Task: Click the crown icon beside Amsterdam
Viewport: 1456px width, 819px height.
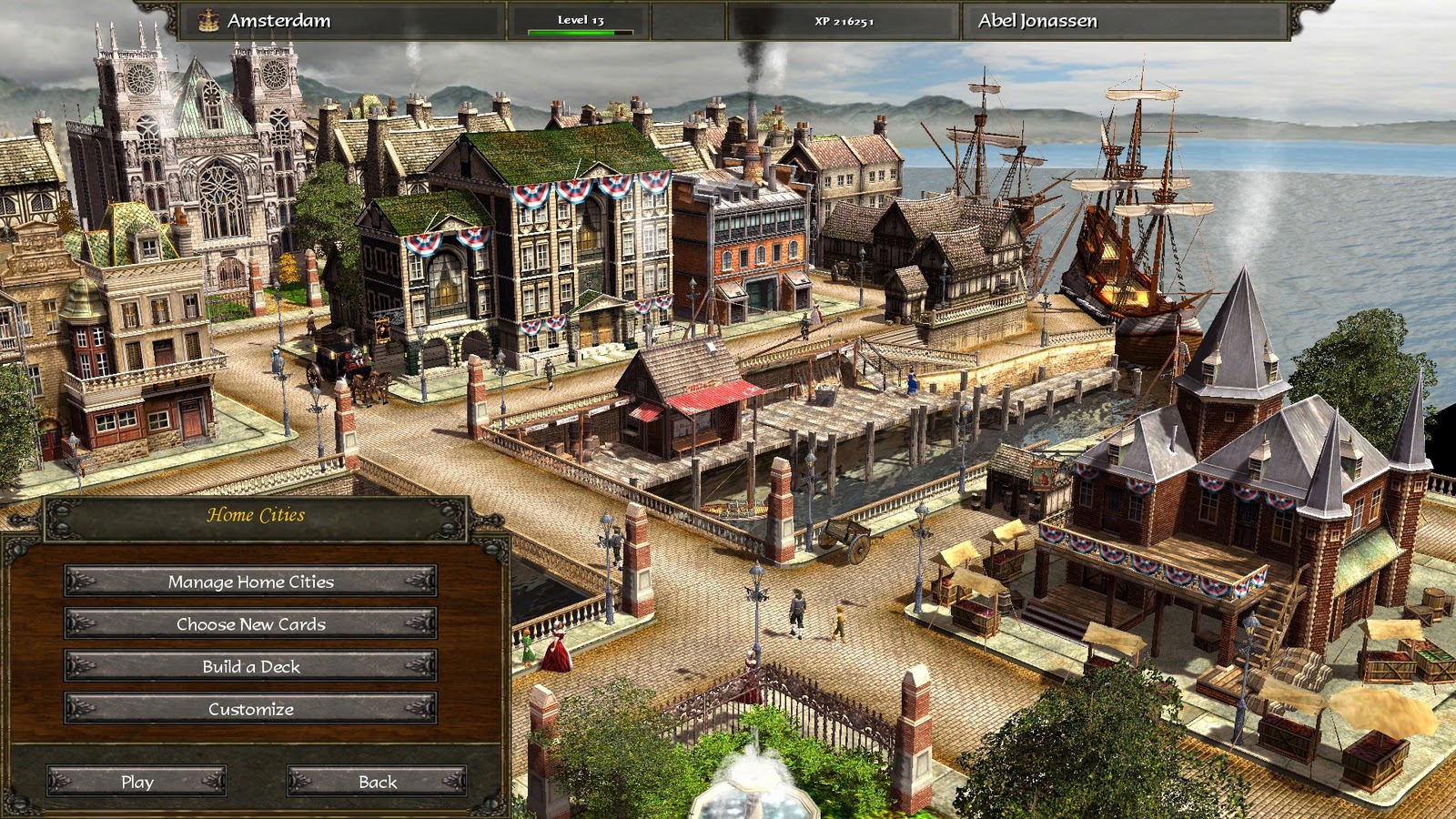Action: [x=209, y=17]
